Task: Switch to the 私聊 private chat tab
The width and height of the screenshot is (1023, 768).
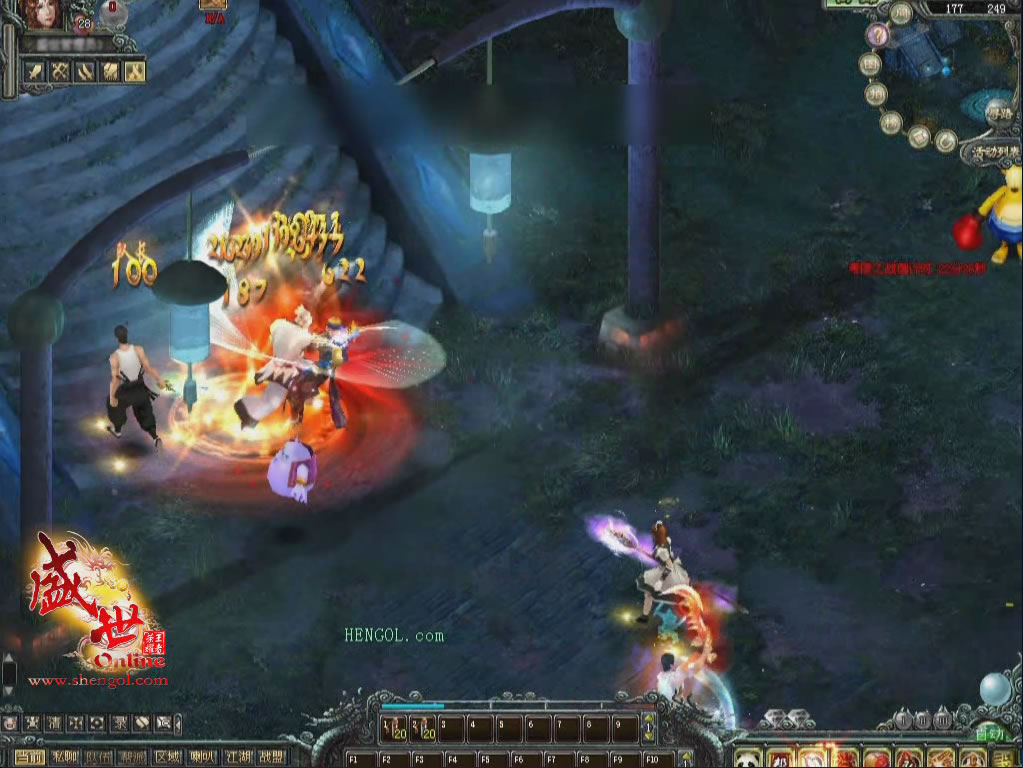Action: pyautogui.click(x=65, y=758)
